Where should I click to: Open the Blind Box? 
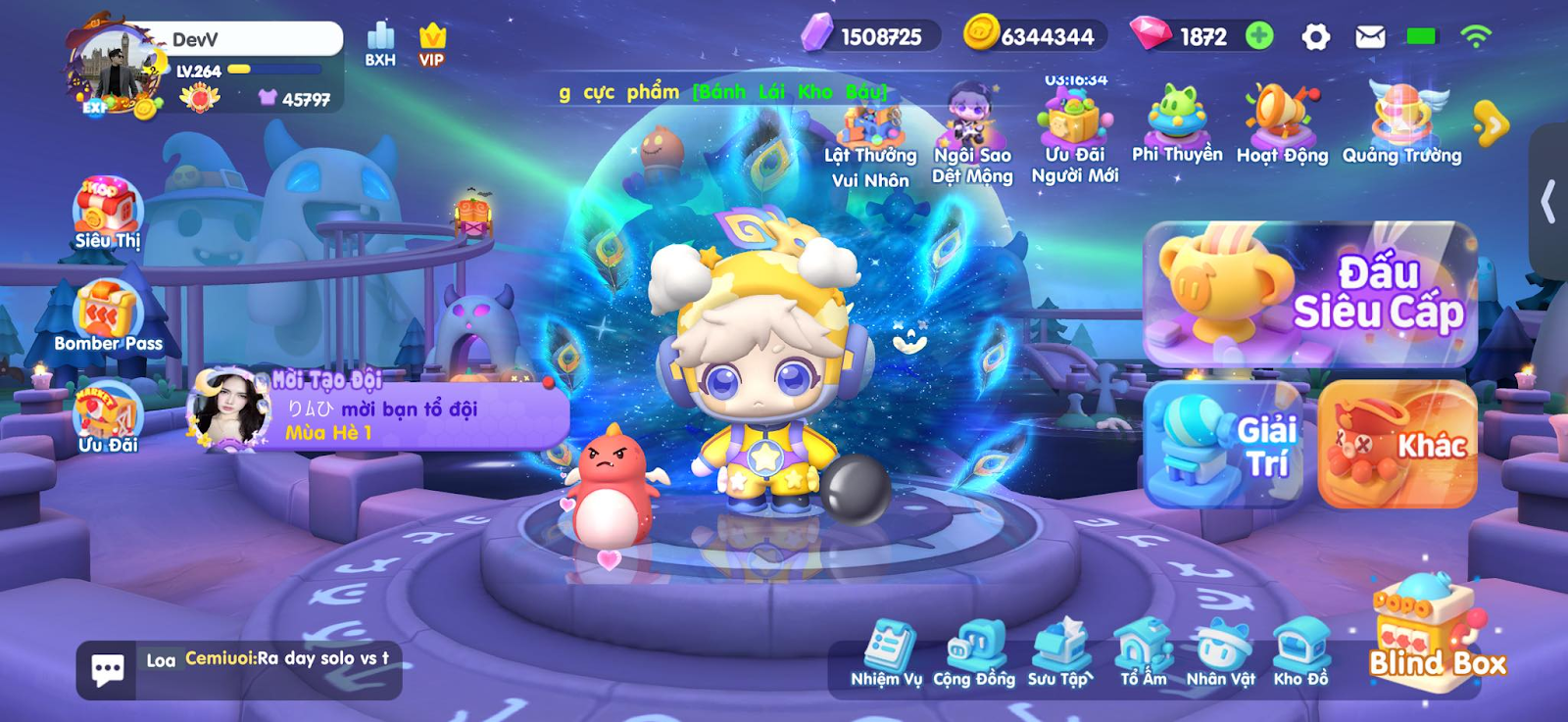tap(1433, 632)
